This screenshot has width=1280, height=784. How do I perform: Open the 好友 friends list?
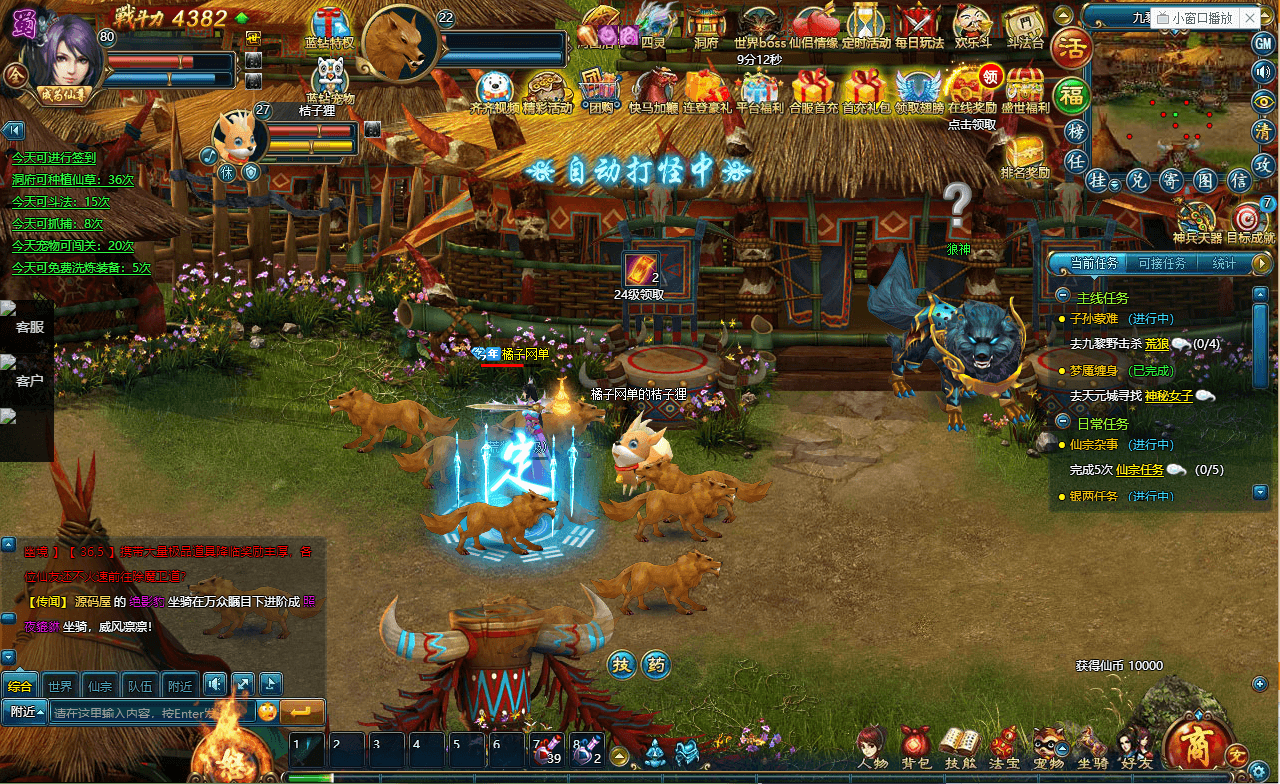[x=1136, y=746]
